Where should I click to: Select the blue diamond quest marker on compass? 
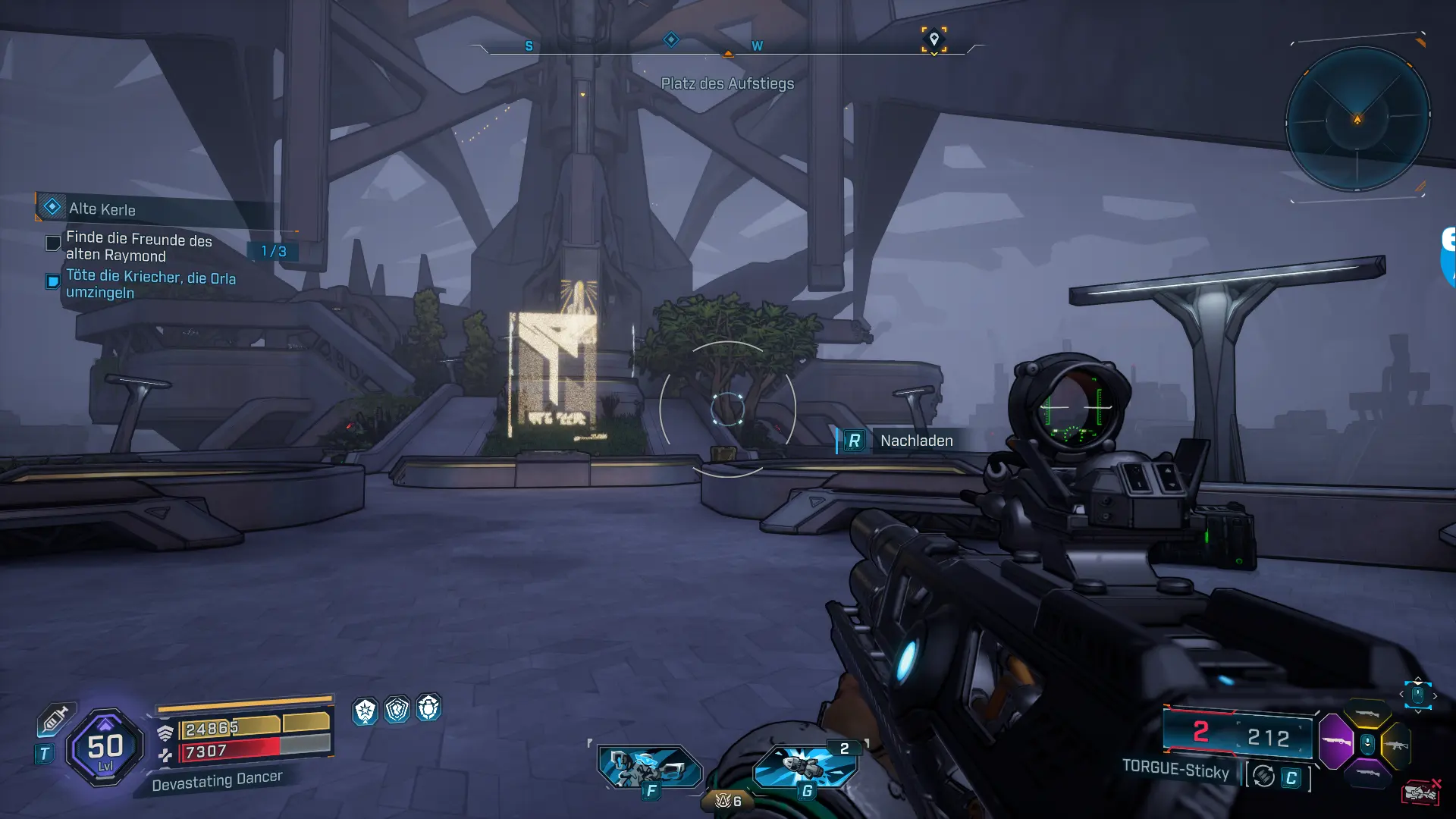click(671, 39)
